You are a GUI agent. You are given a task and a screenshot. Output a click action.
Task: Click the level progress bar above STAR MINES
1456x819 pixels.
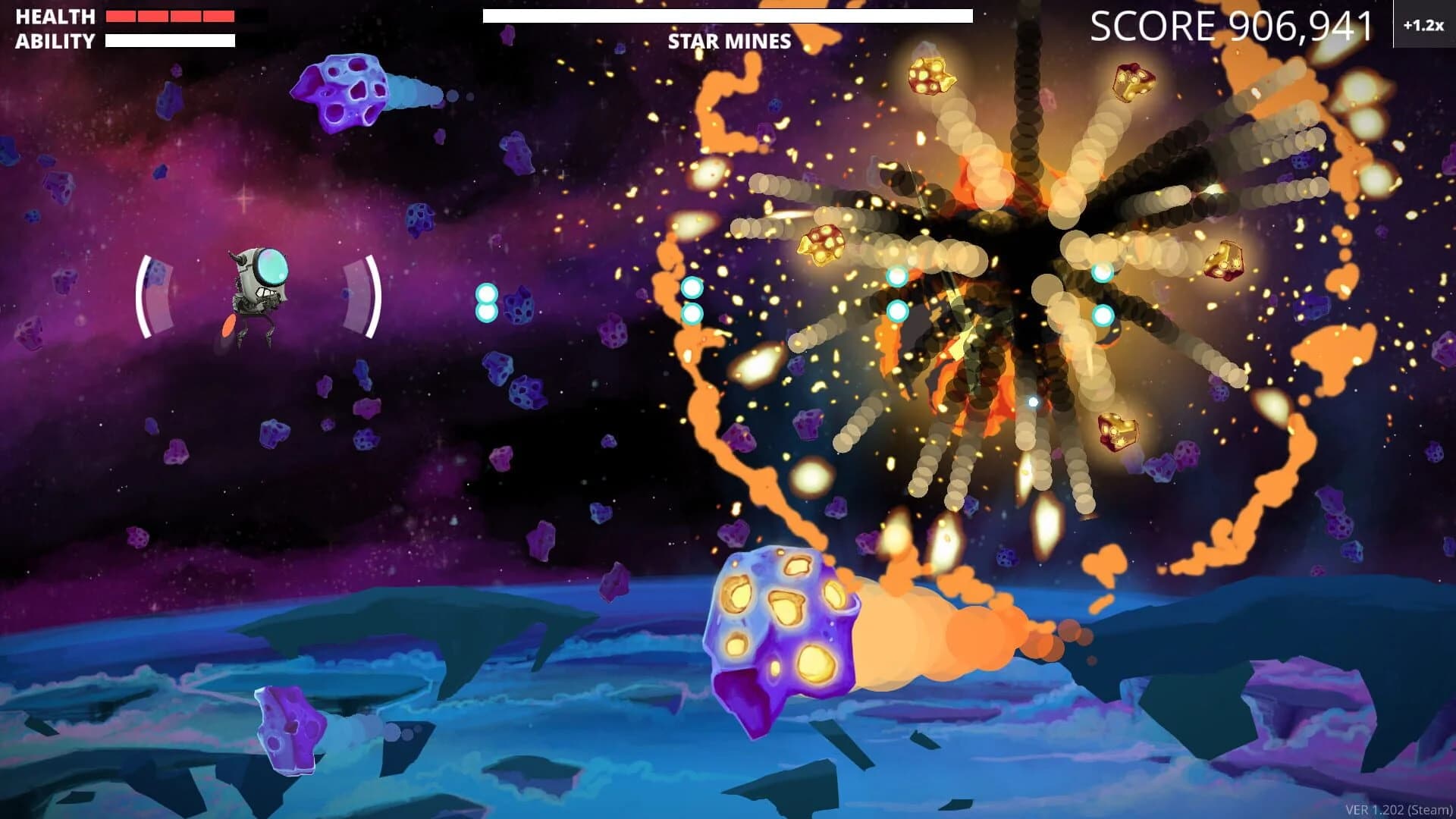(x=727, y=14)
